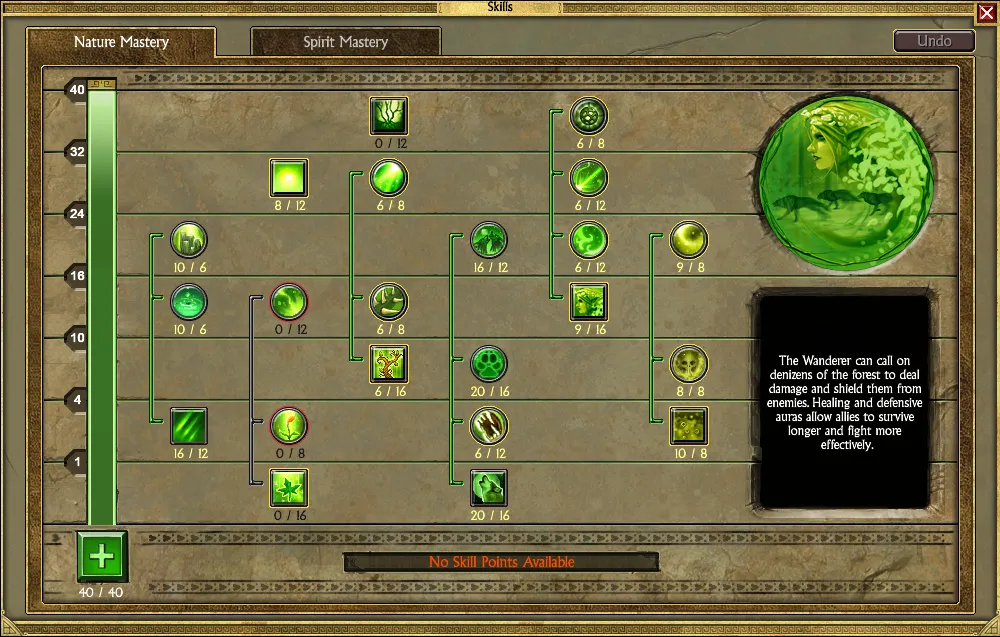Screen dimensions: 1000x637
Task: Select the top roots skill showing 0 / 12
Action: coord(389,116)
